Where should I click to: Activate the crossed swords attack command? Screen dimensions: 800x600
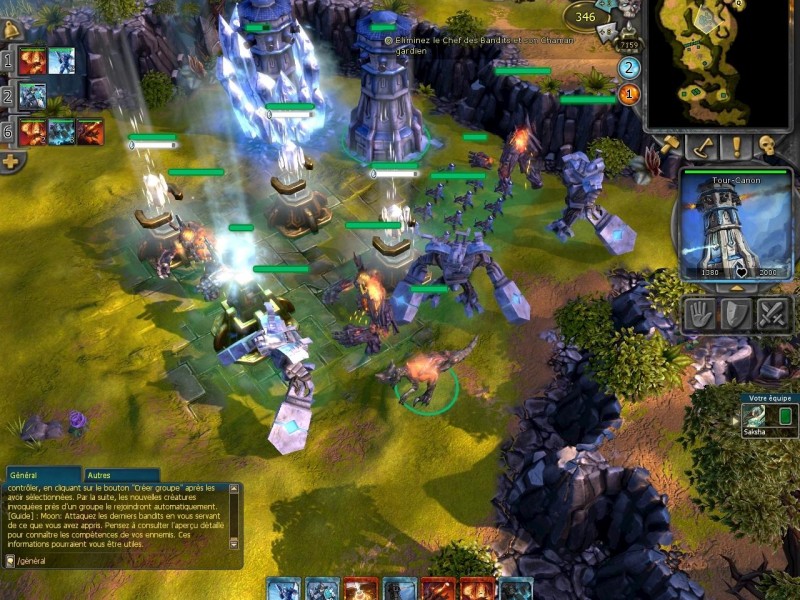tap(773, 315)
